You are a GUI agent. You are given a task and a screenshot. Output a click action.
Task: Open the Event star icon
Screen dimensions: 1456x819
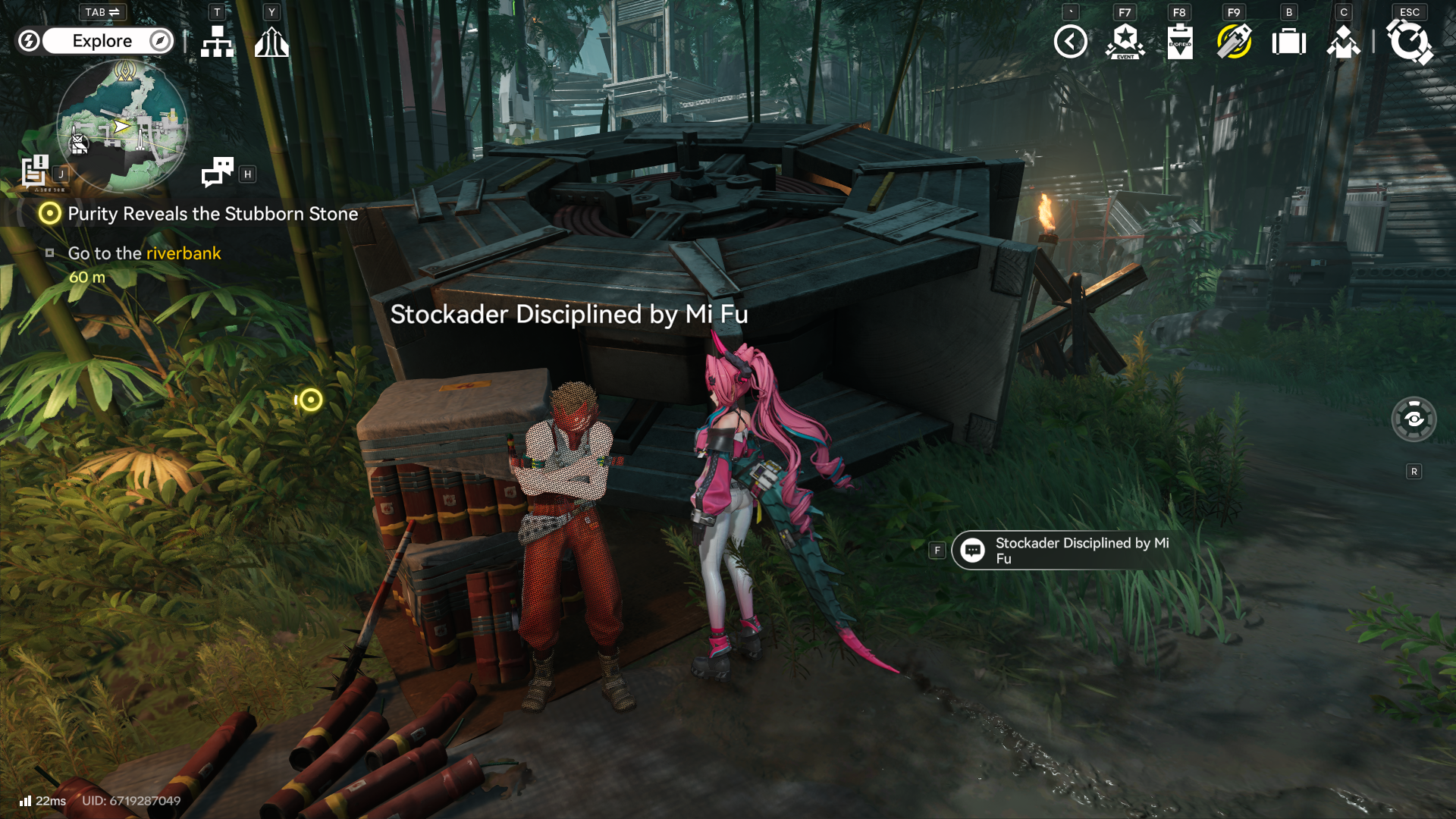tap(1125, 42)
